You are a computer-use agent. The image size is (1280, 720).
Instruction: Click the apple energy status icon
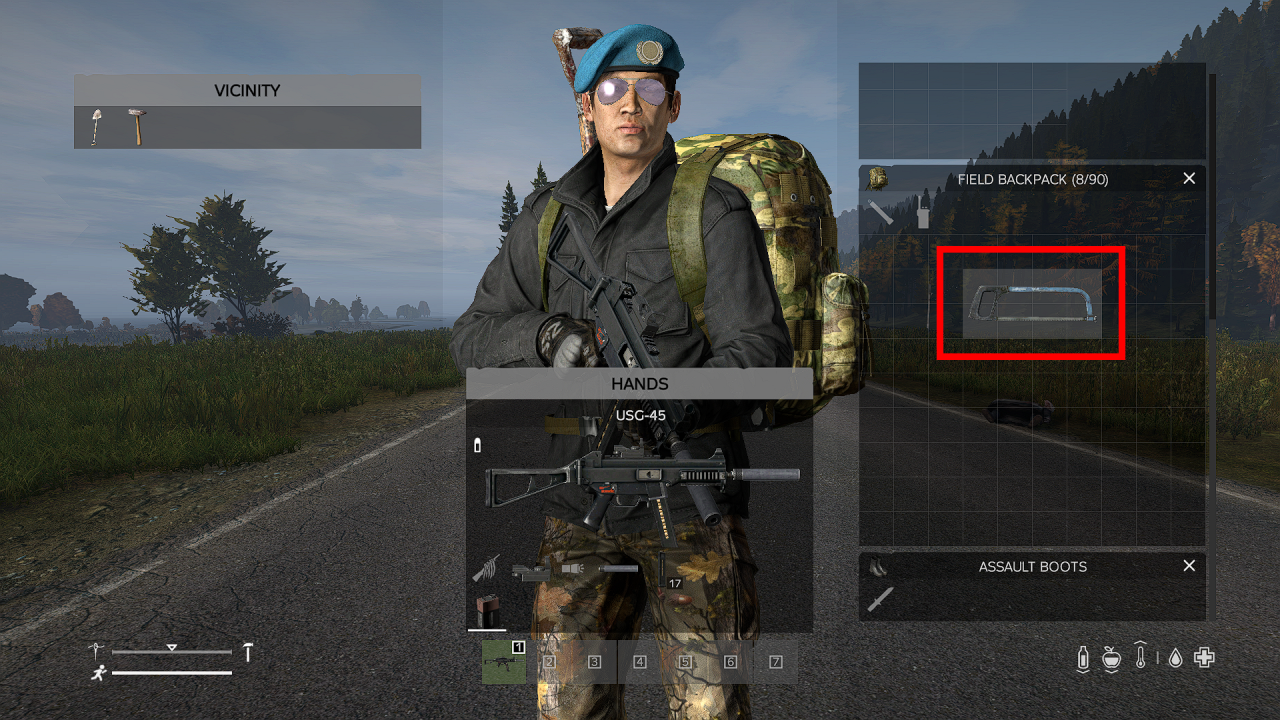pyautogui.click(x=1112, y=658)
